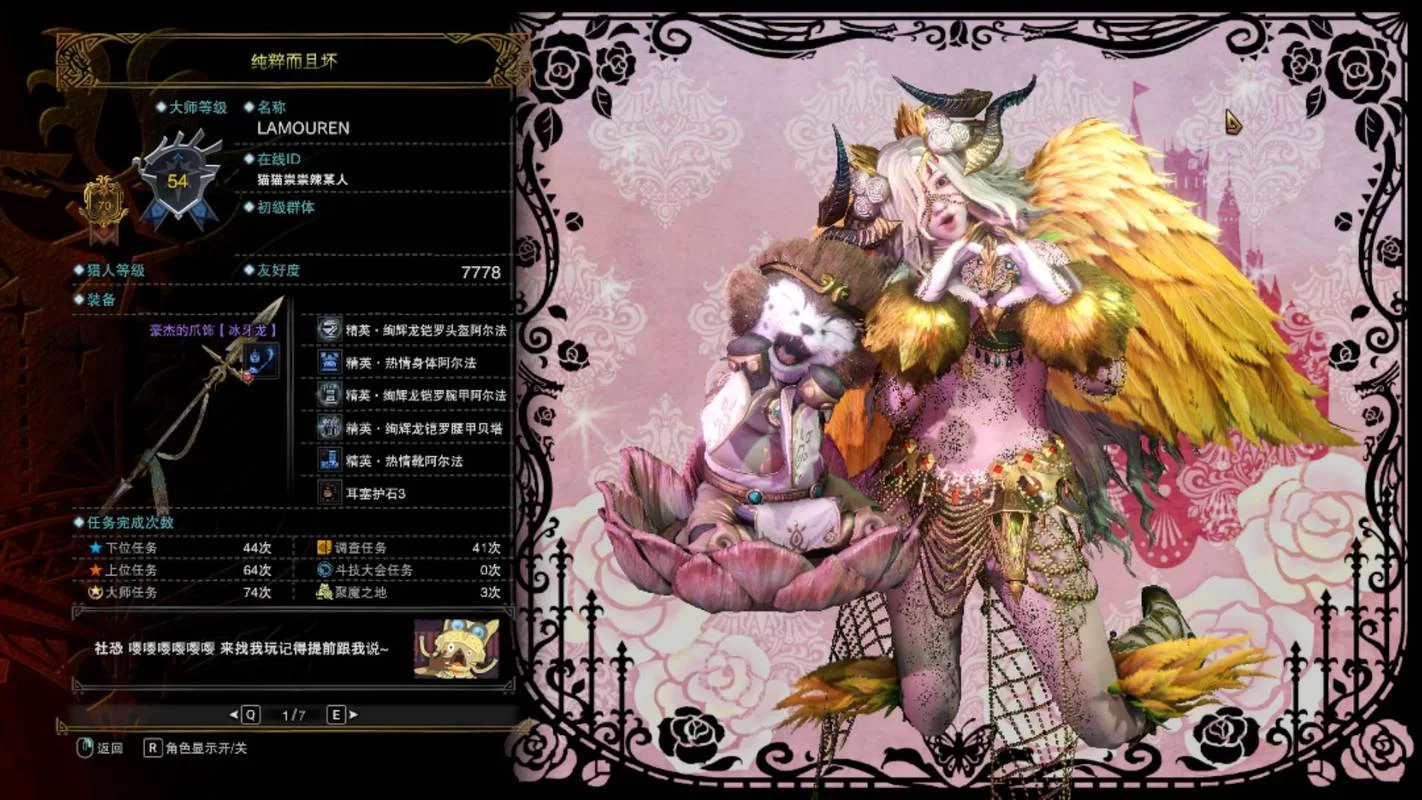1422x800 pixels.
Task: Select the helmet equipment row 绚辉龙铠罗头盔阿尔法
Action: tap(410, 329)
